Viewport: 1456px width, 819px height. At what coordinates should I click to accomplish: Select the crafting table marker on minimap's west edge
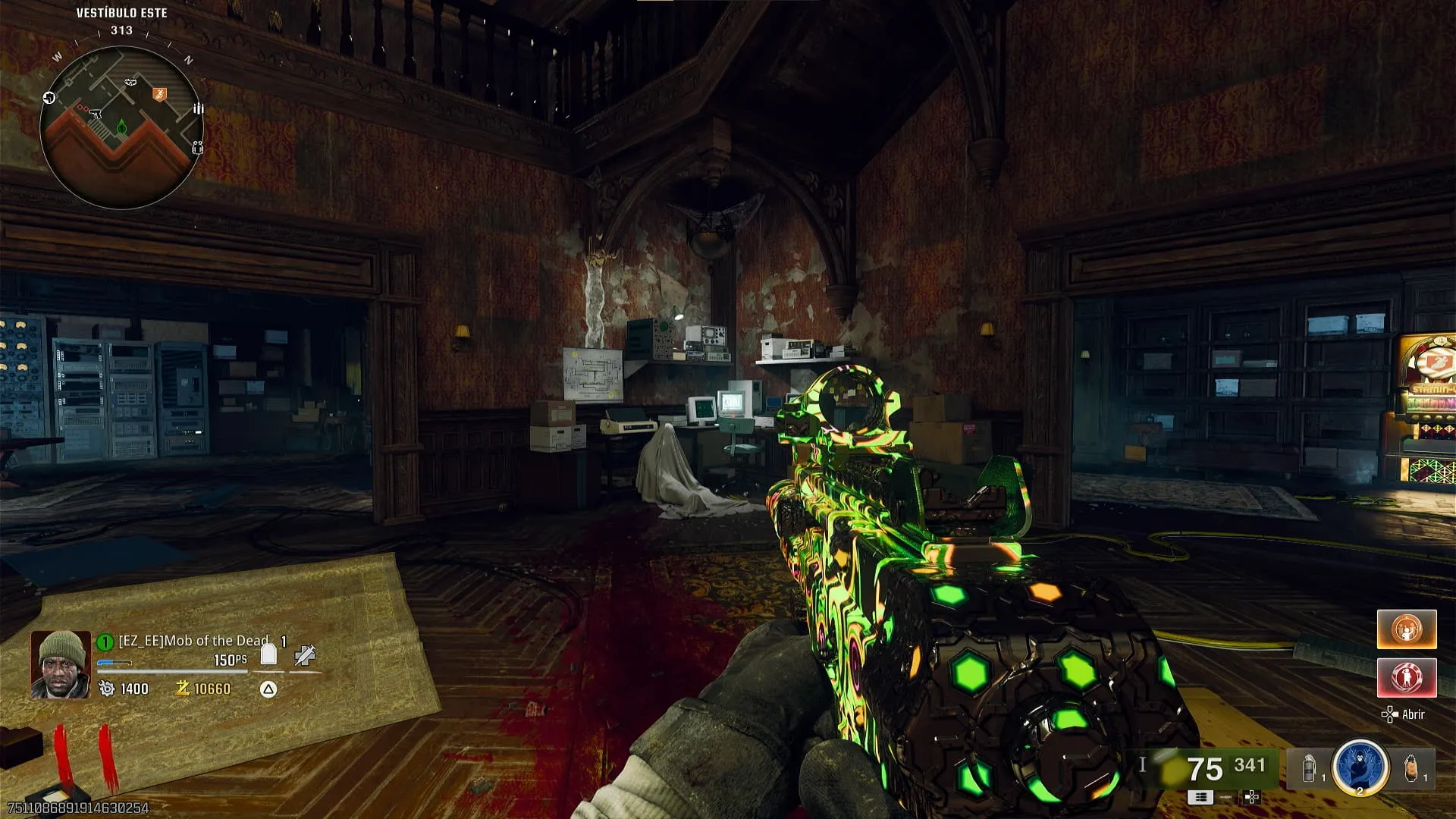tap(49, 97)
